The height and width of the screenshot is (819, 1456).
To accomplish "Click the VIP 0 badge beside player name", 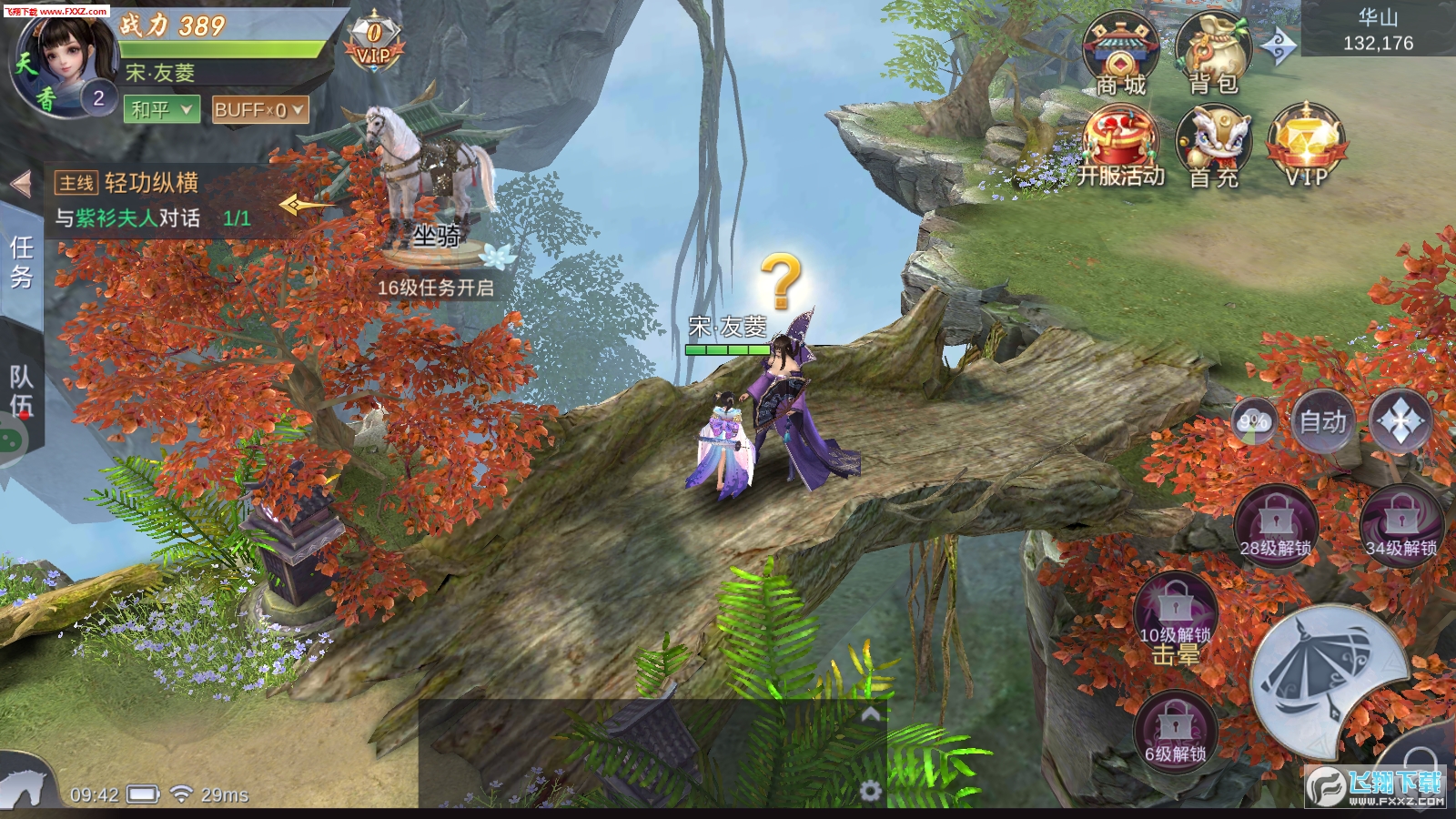I will (x=374, y=43).
